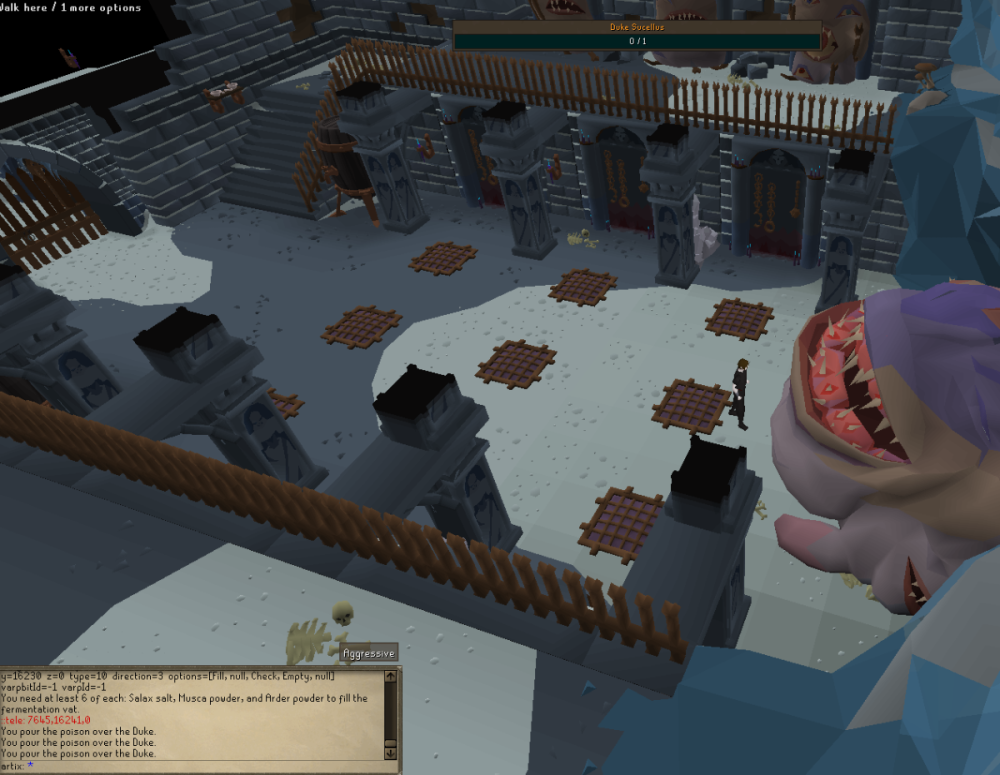
Task: Click the chatbox scroll-down arrow
Action: click(x=390, y=753)
